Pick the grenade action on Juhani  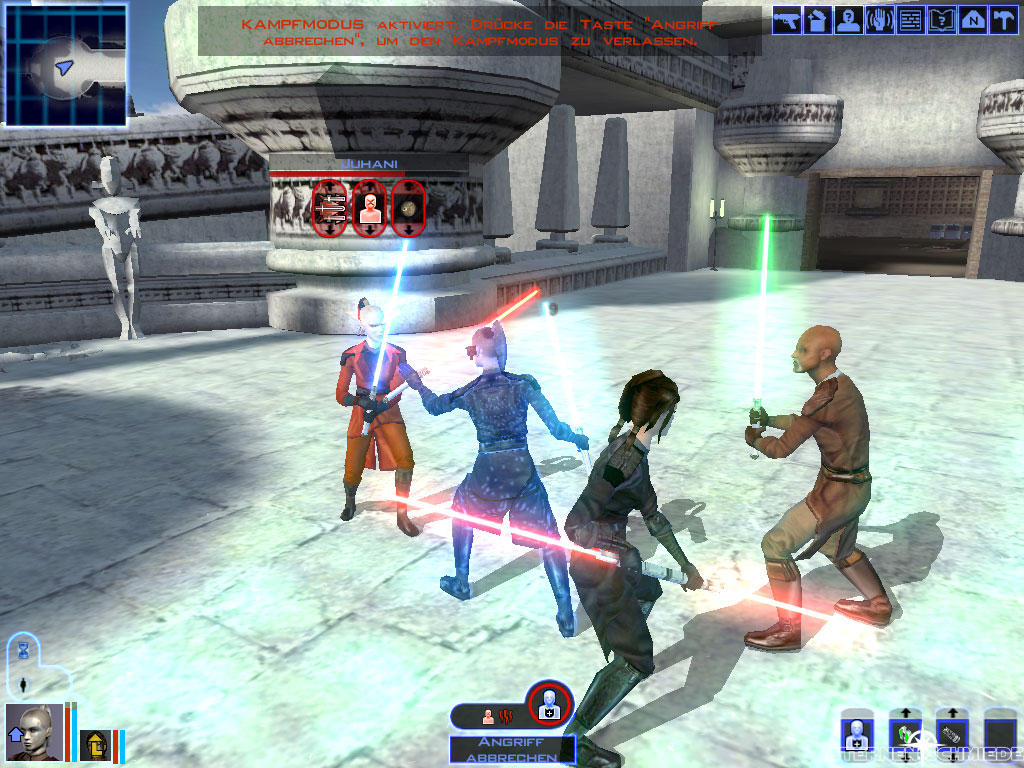pos(408,207)
